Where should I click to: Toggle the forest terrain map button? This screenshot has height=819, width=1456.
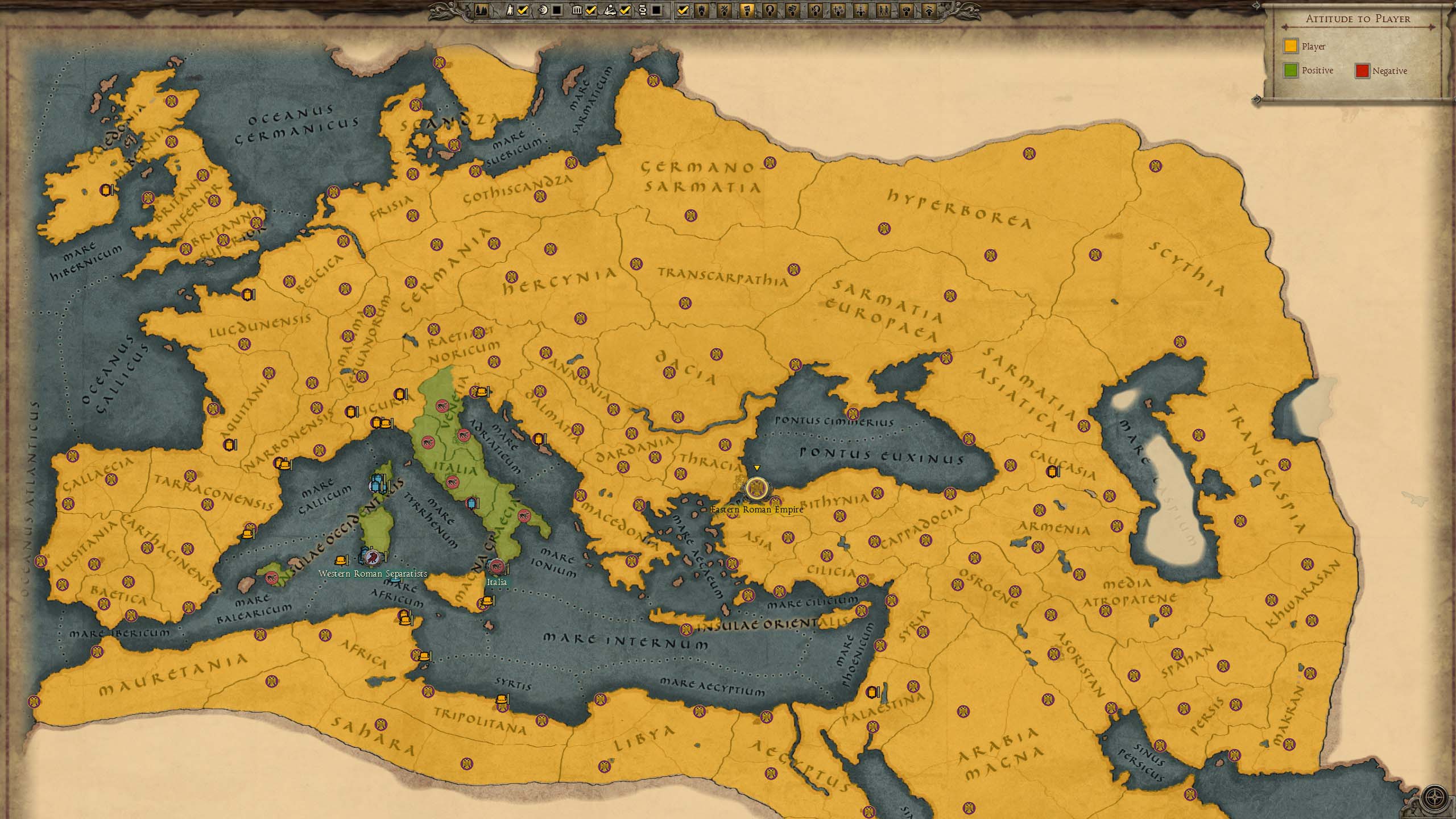point(481,10)
